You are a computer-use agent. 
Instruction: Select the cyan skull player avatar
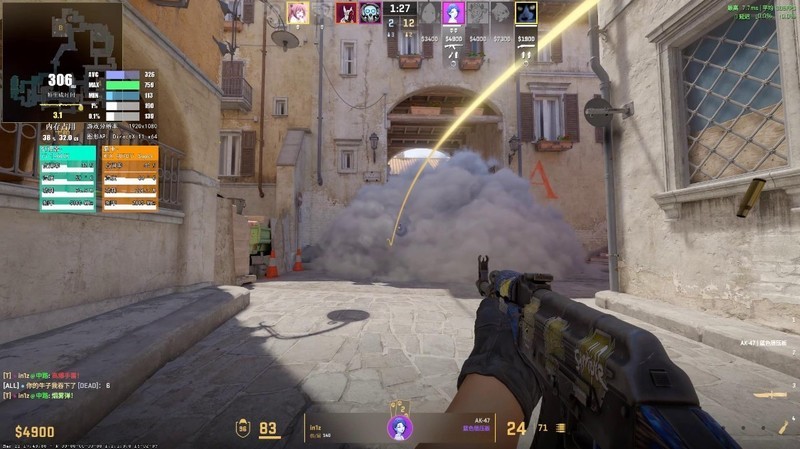click(x=371, y=12)
